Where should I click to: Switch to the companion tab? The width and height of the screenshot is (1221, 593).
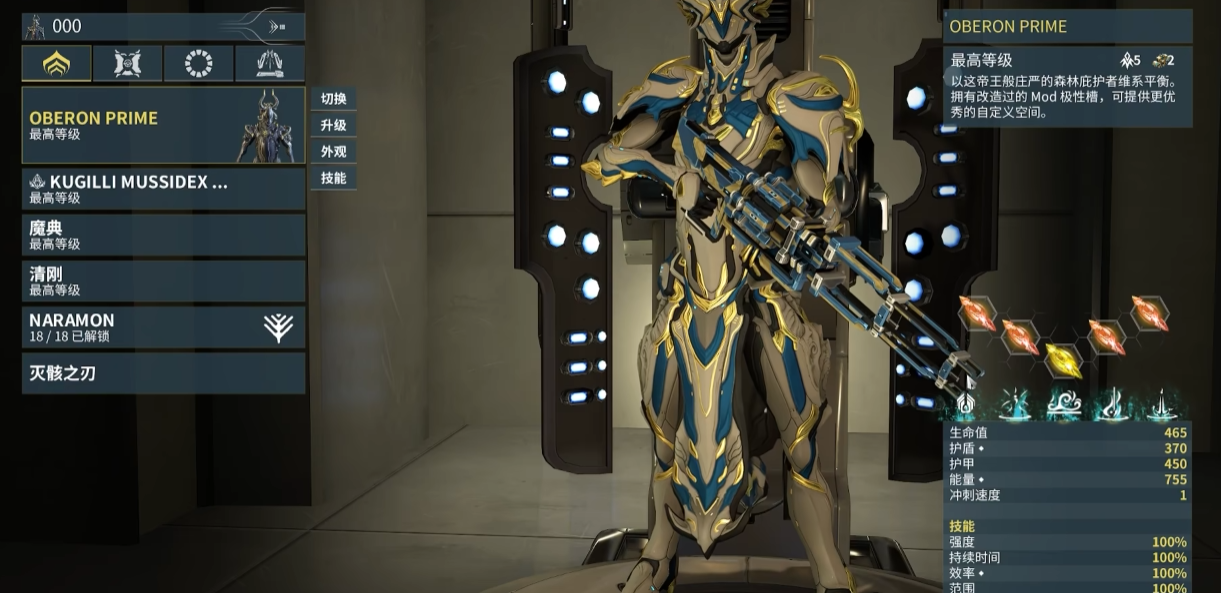127,64
